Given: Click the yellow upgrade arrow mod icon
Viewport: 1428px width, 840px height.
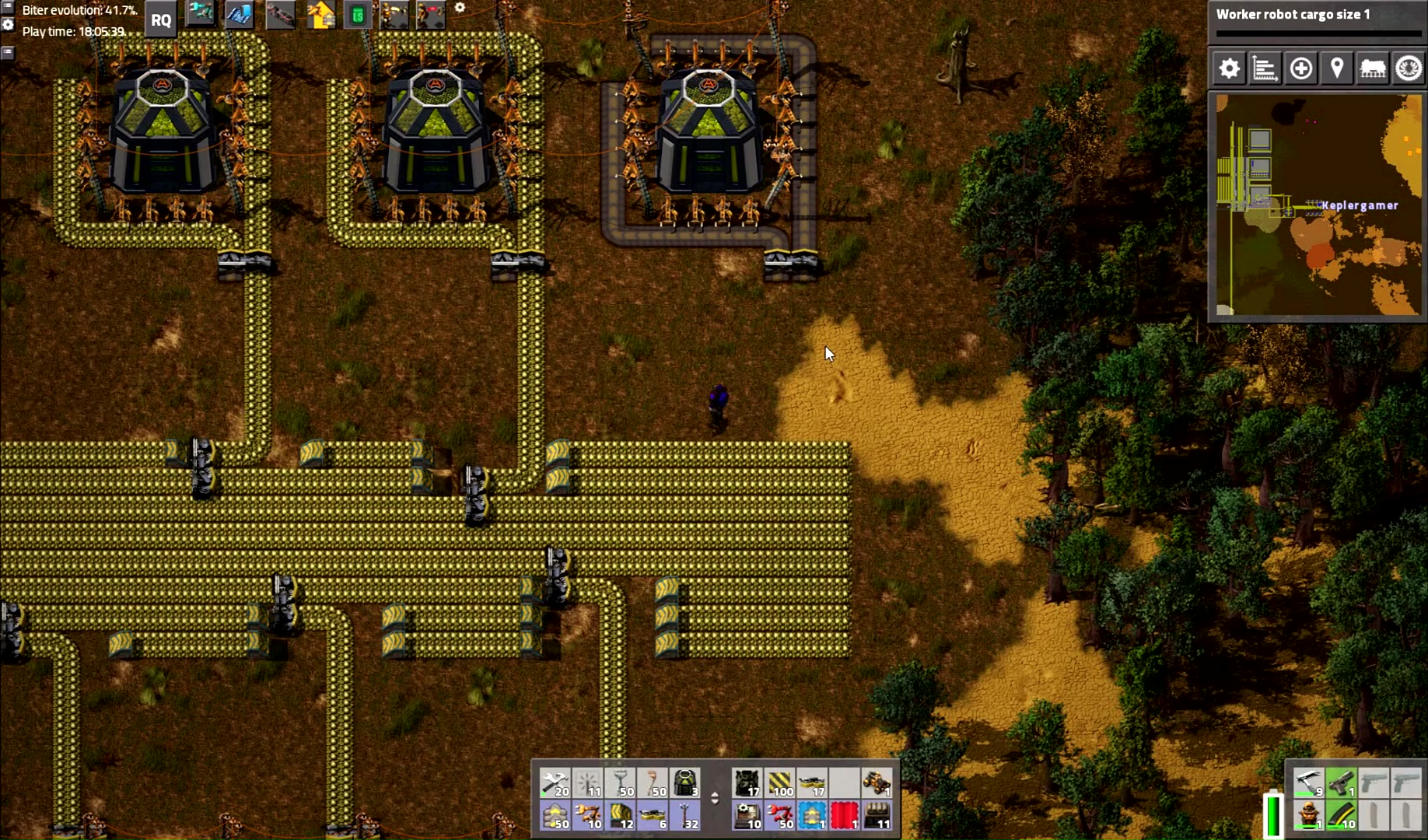Looking at the screenshot, I should point(320,15).
